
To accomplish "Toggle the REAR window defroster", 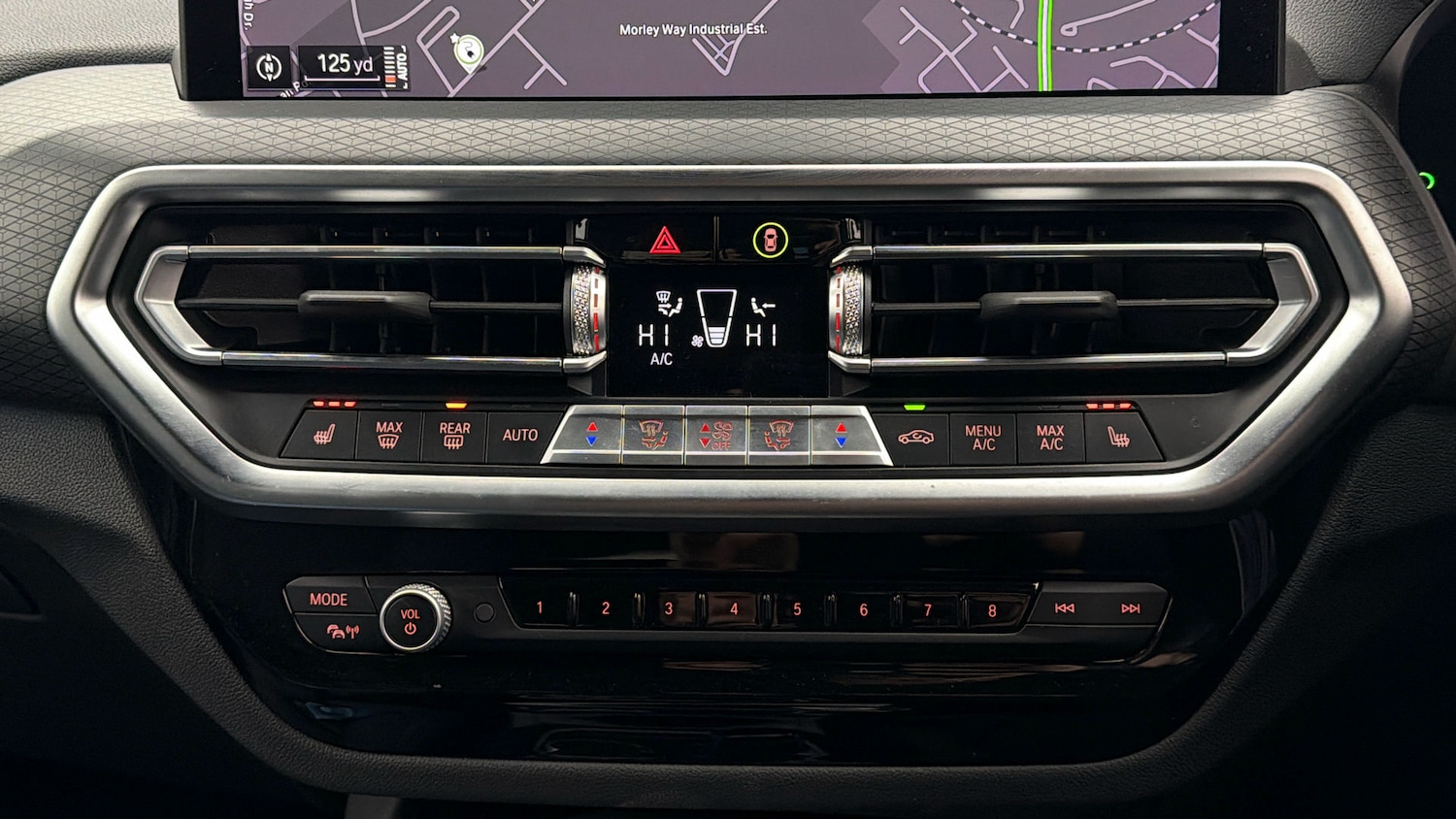I will click(x=454, y=435).
